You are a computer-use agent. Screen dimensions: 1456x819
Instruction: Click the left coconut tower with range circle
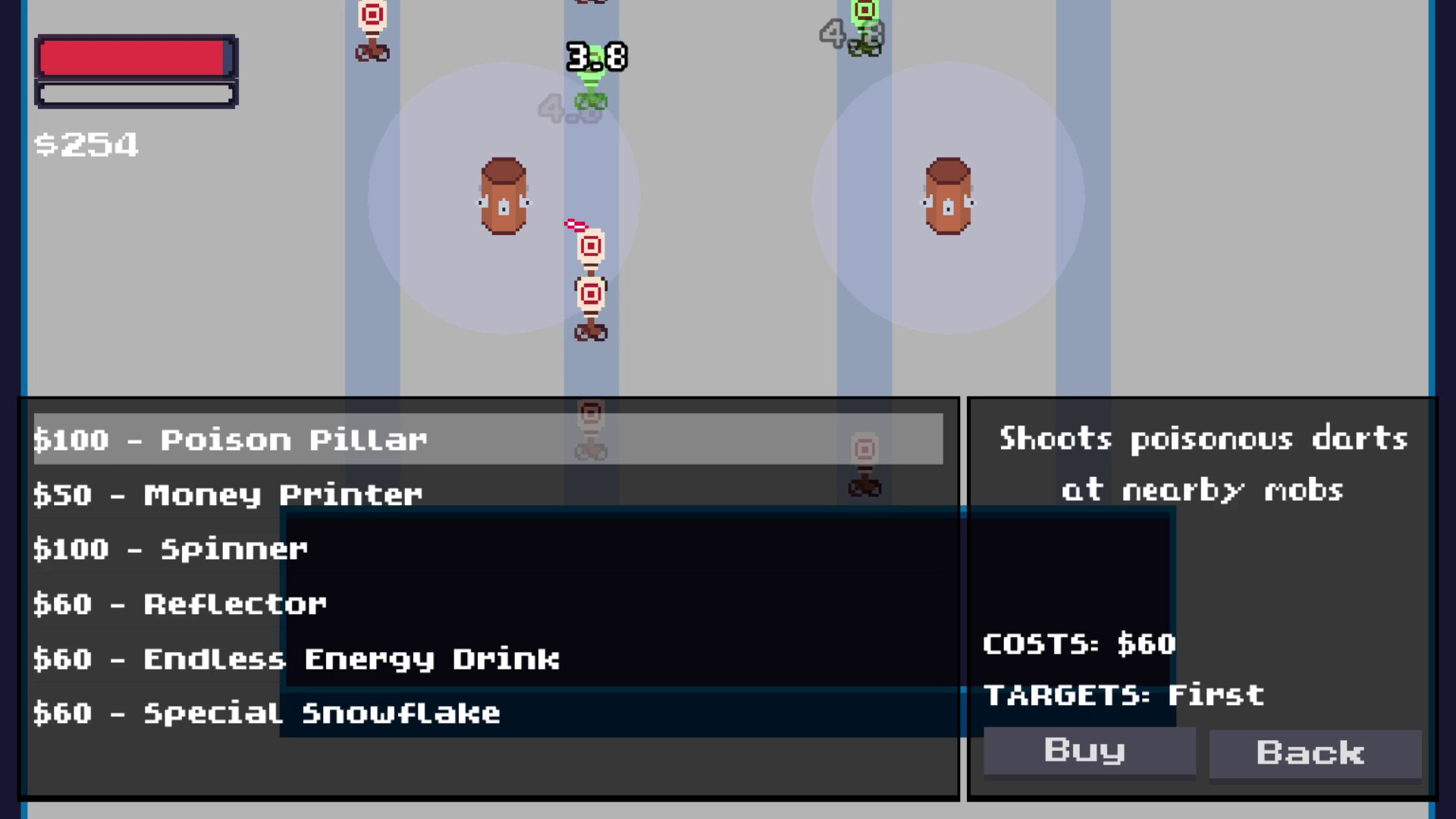pos(504,197)
